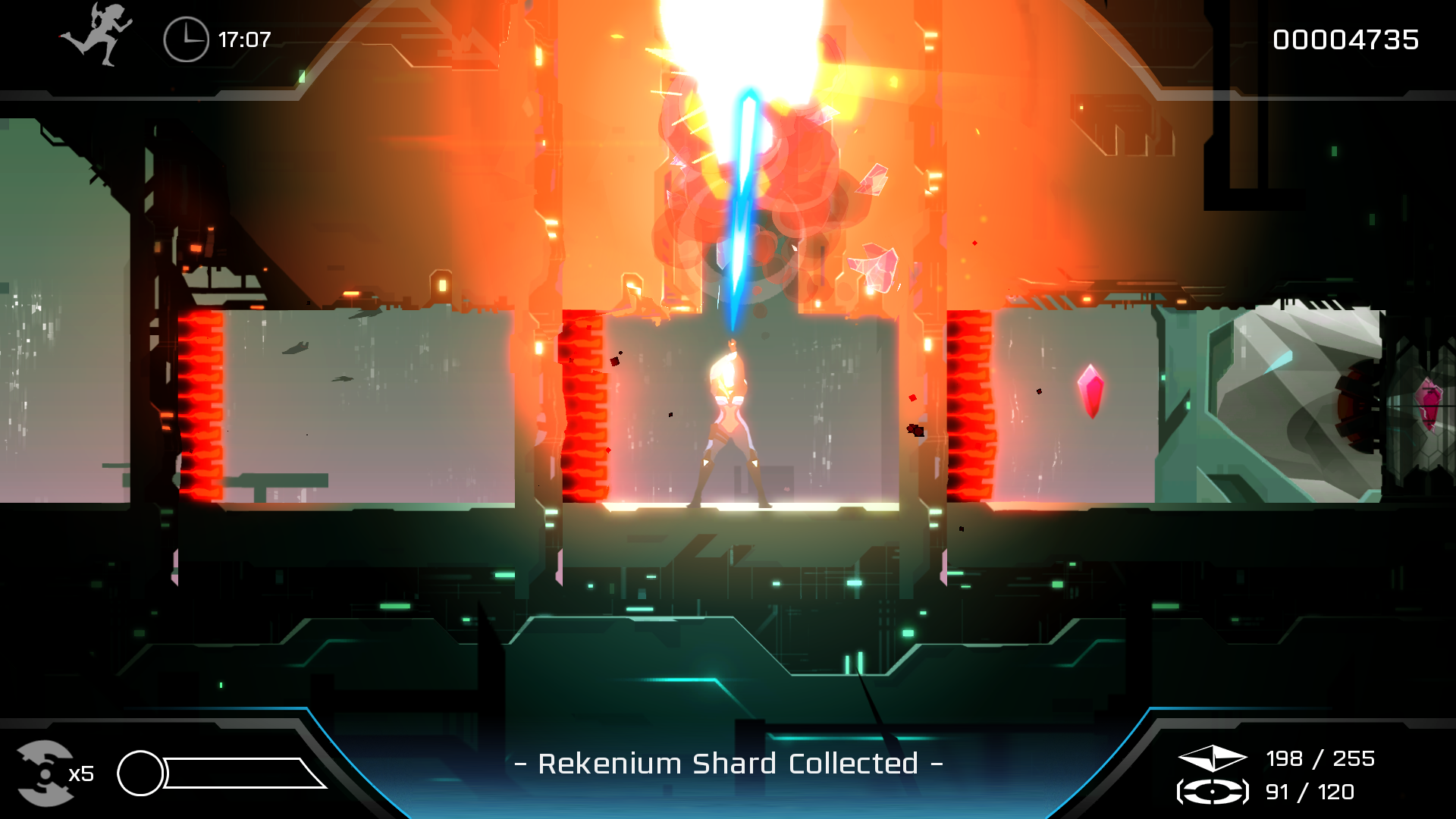The width and height of the screenshot is (1456, 819).
Task: Click the x5 label next to the pod icon
Action: pos(82,773)
